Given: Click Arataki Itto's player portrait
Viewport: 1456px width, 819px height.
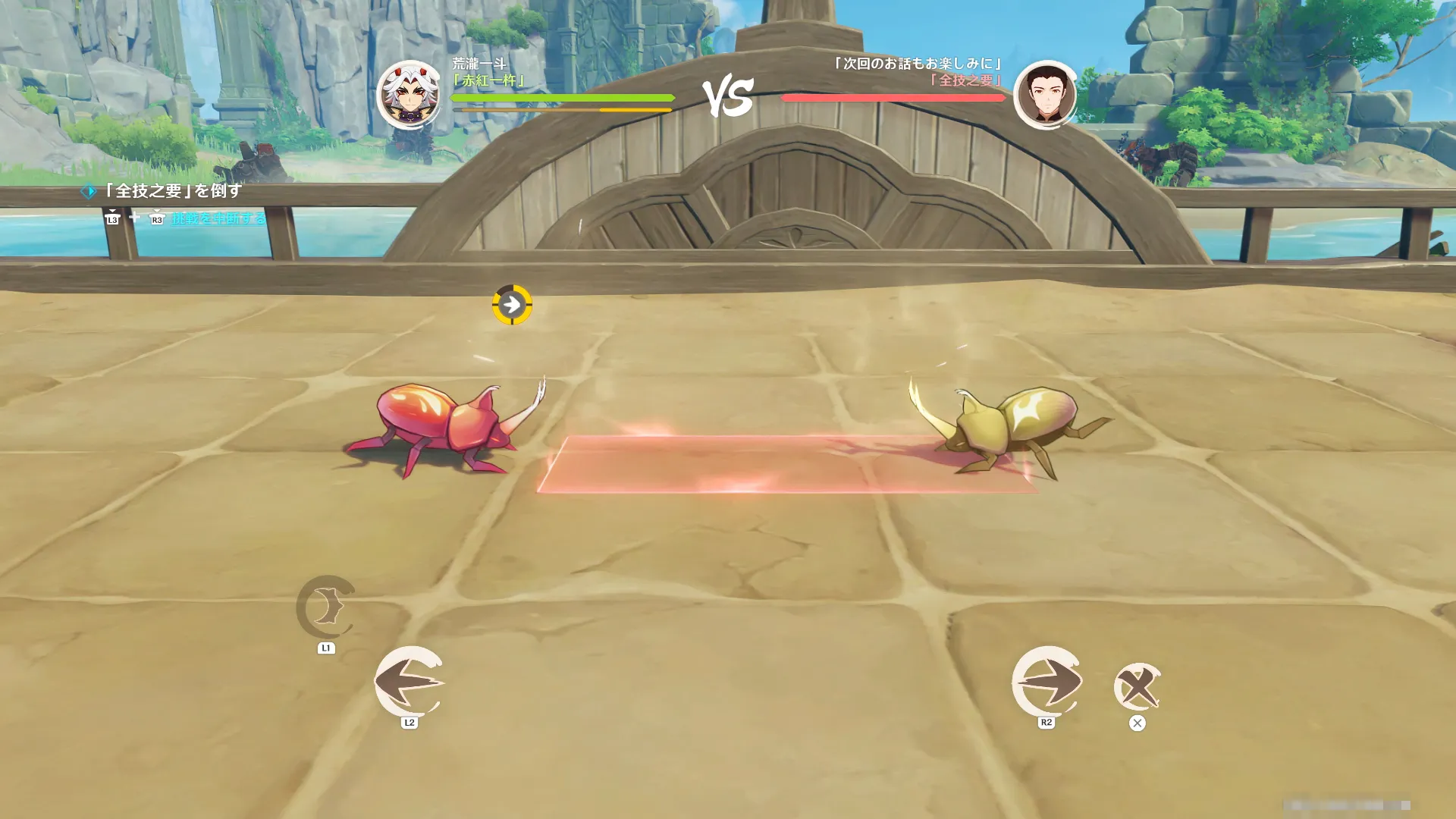Looking at the screenshot, I should coord(409,95).
